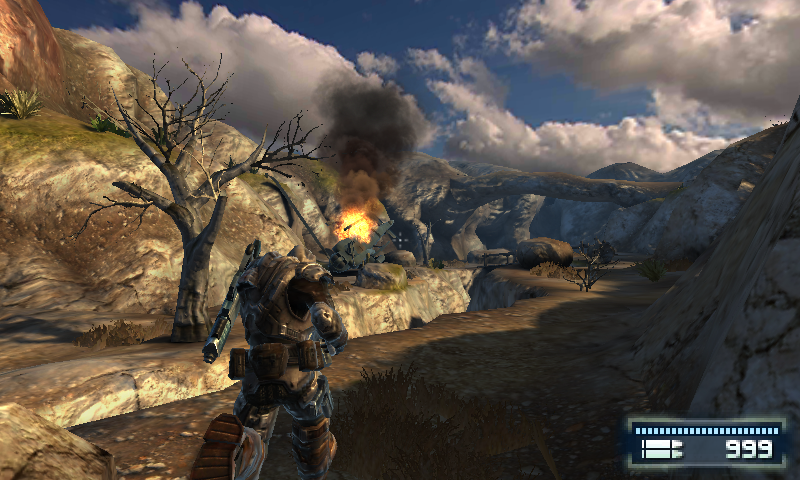
Task: Select the weapon icon beside the ammo count
Action: pos(661,451)
